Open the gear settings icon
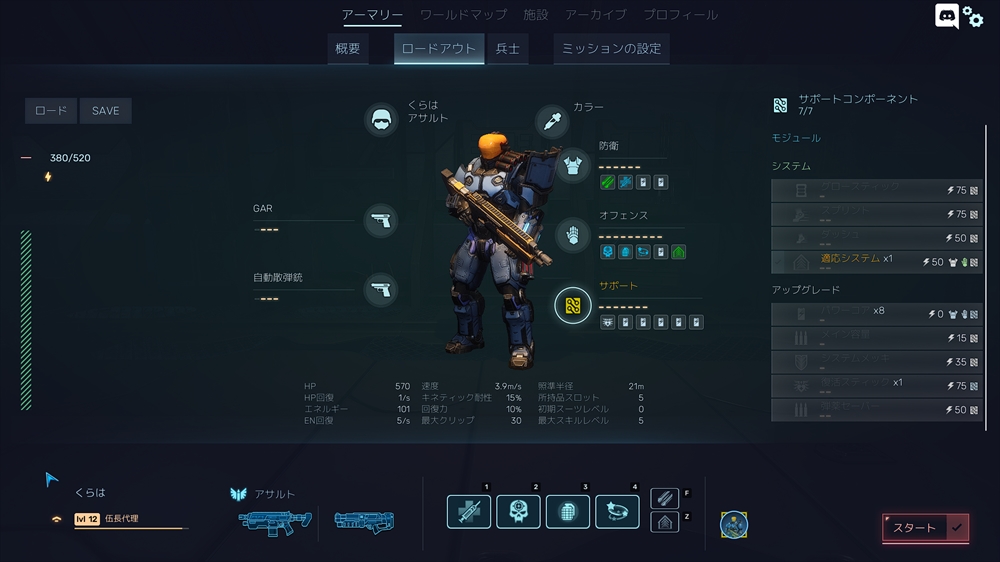 [973, 17]
